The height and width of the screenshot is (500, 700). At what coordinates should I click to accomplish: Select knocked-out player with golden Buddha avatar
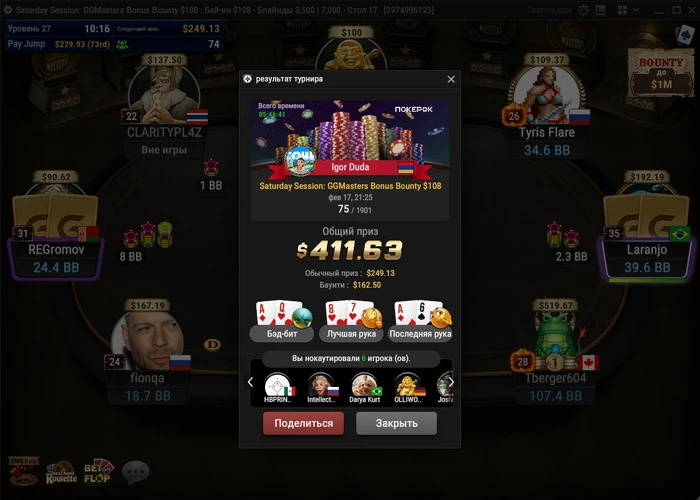(408, 386)
